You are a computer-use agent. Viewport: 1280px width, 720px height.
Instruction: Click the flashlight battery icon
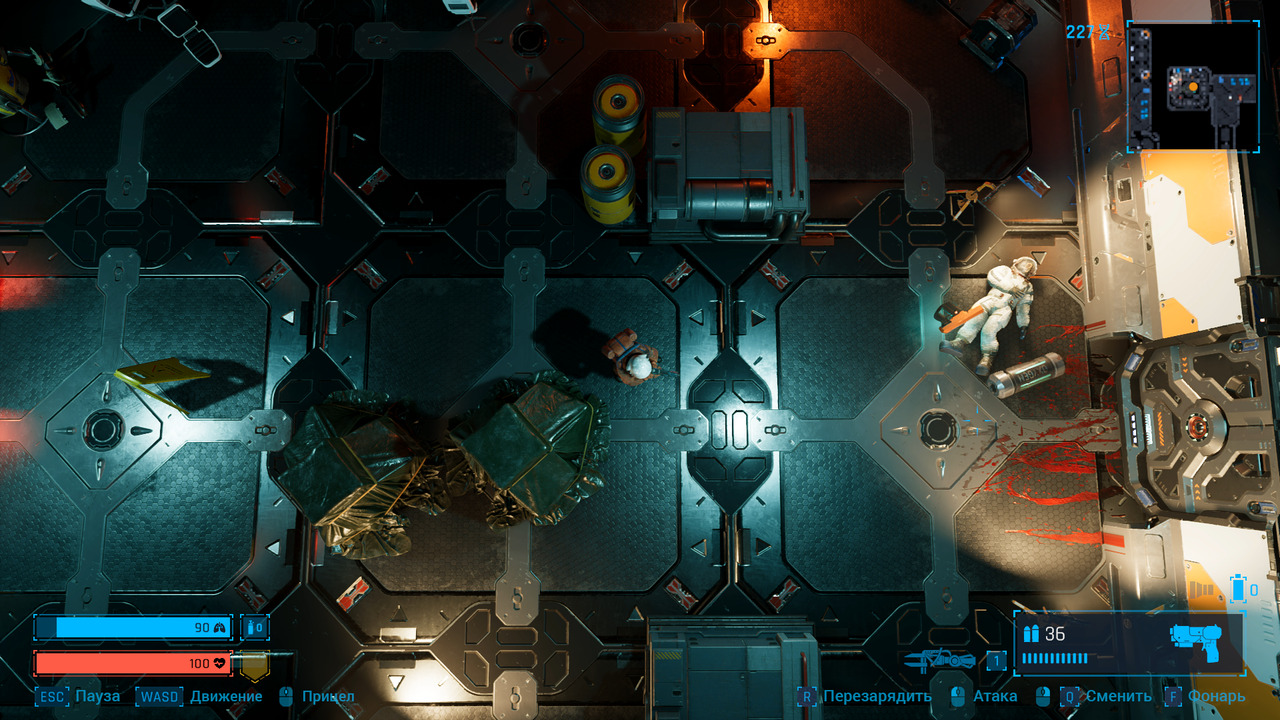click(x=1238, y=588)
